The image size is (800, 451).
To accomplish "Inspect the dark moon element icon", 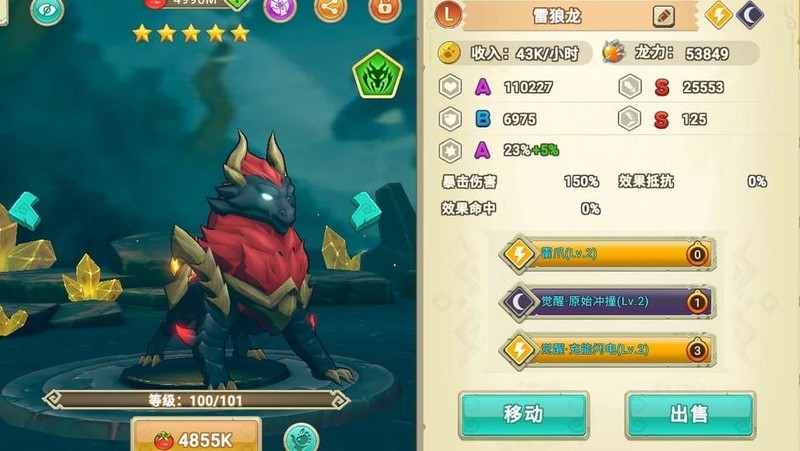I will (x=750, y=15).
